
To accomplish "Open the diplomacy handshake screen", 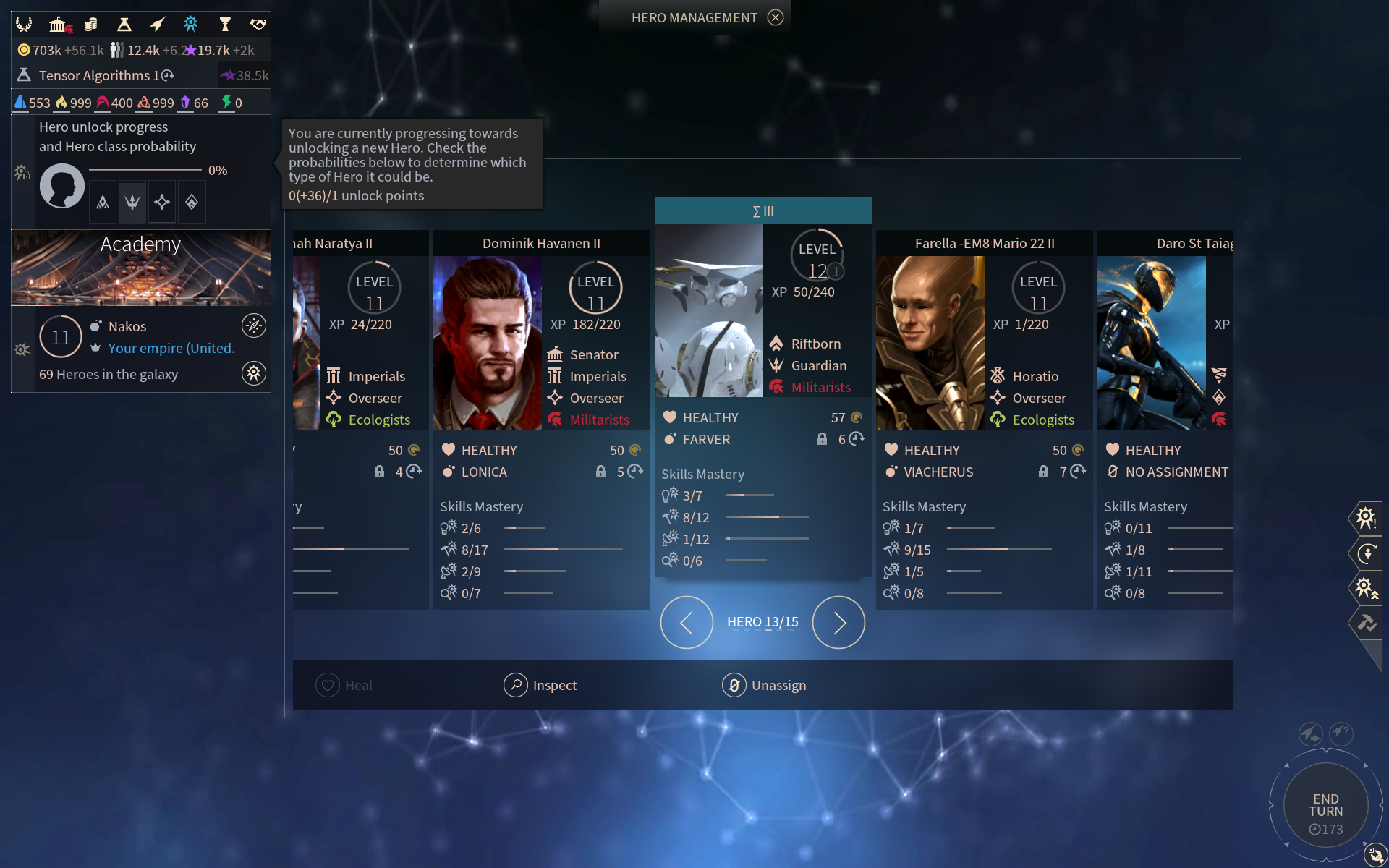I will coord(258,25).
